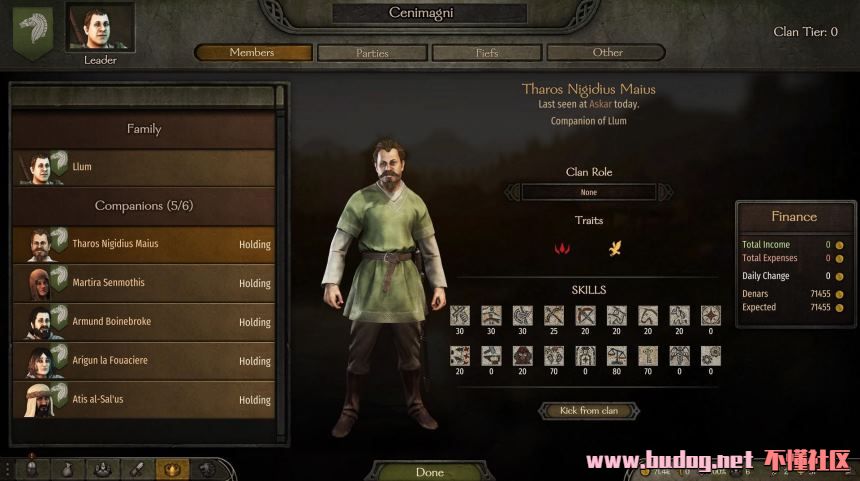Click the red flame trait icon
Screen dimensions: 860x481
click(x=562, y=248)
